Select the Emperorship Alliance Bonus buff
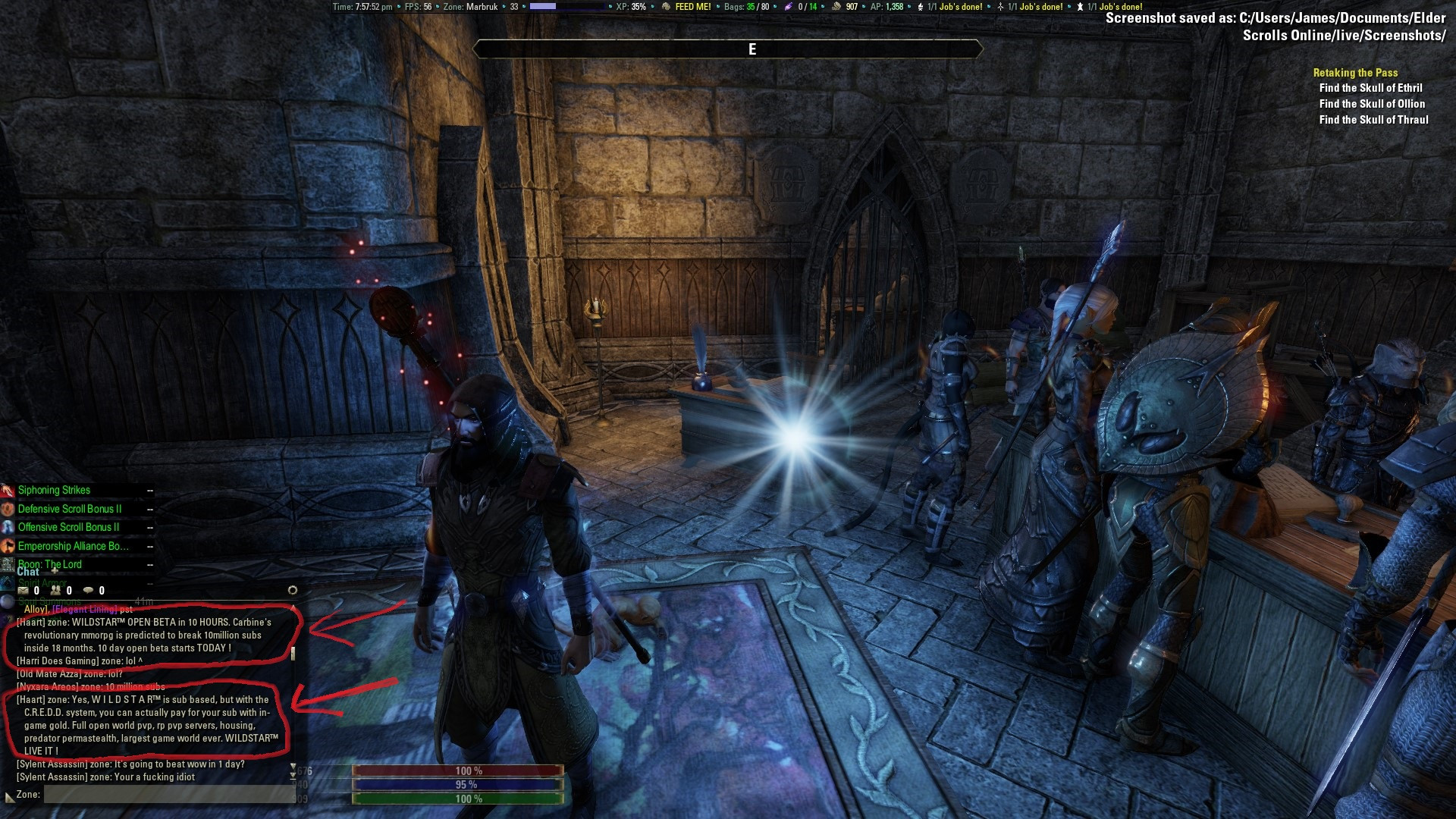Viewport: 1456px width, 819px height. (73, 546)
